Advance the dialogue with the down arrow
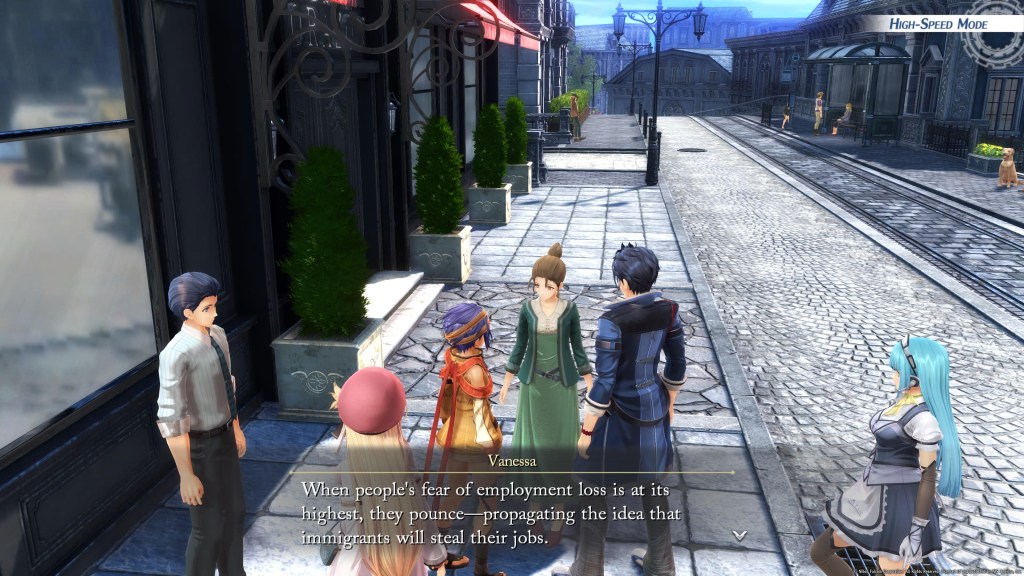1024x576 pixels. click(x=739, y=535)
